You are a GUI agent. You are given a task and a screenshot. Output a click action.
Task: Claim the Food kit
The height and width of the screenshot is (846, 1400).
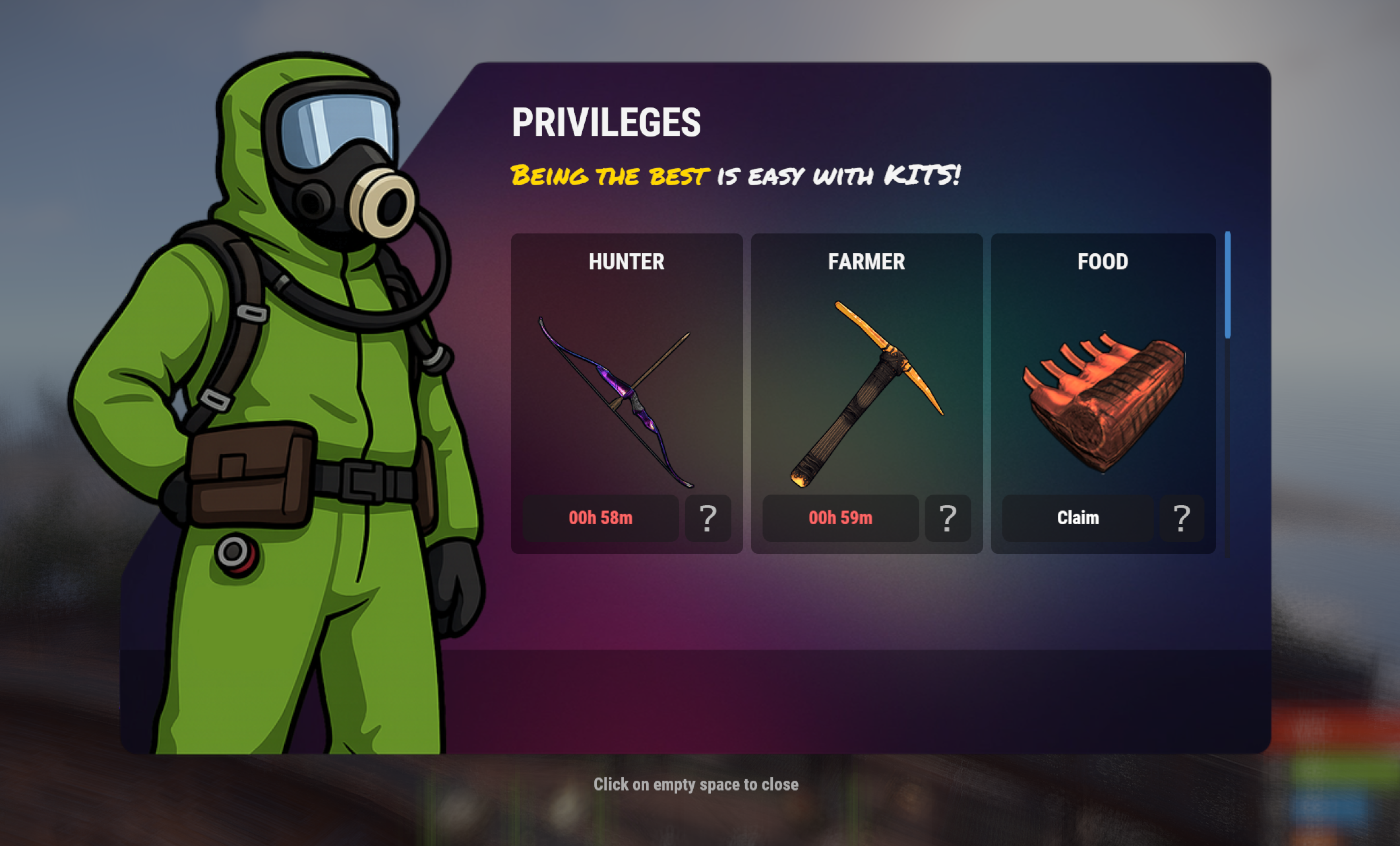1077,517
